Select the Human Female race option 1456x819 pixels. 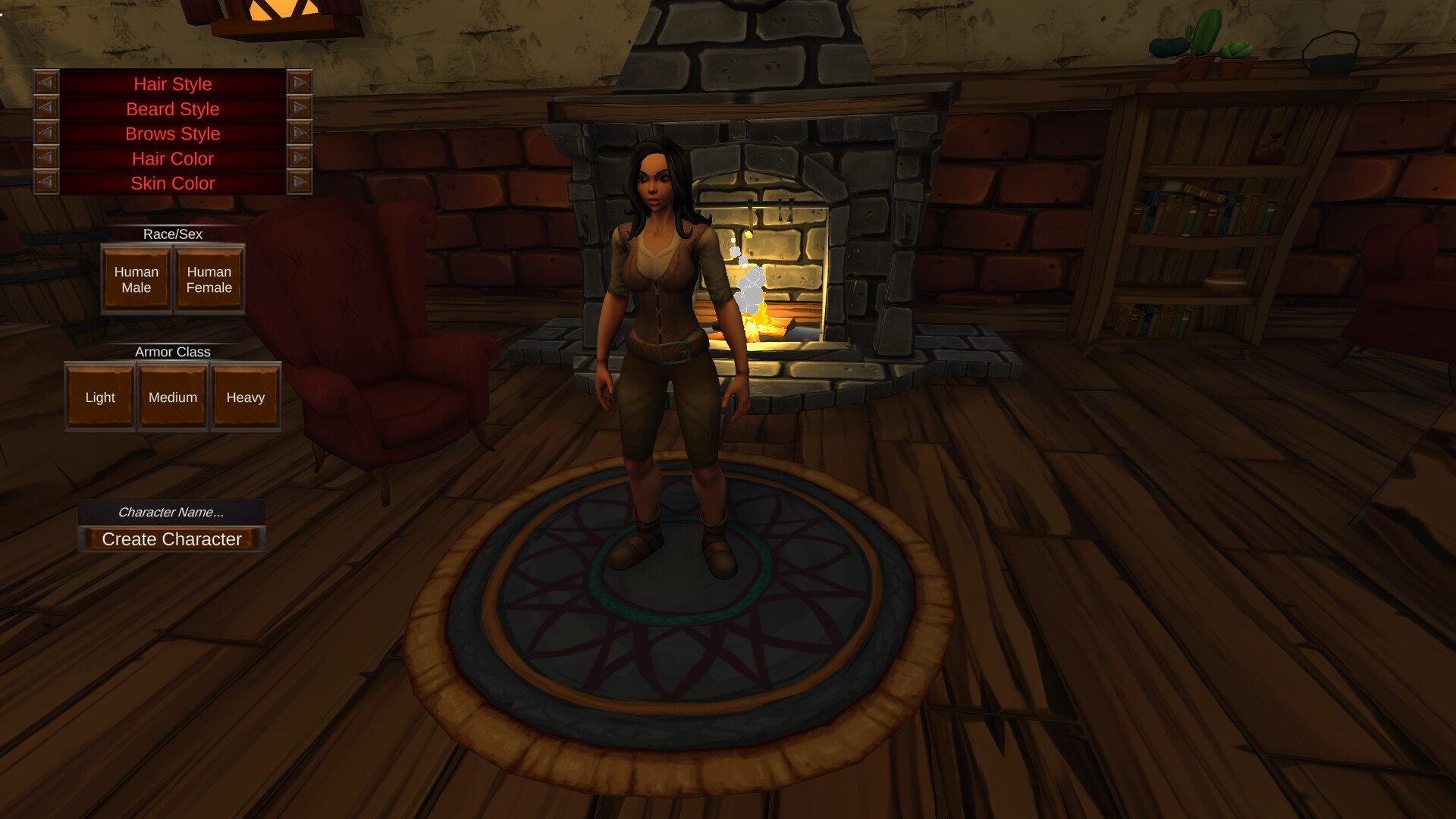tap(209, 279)
